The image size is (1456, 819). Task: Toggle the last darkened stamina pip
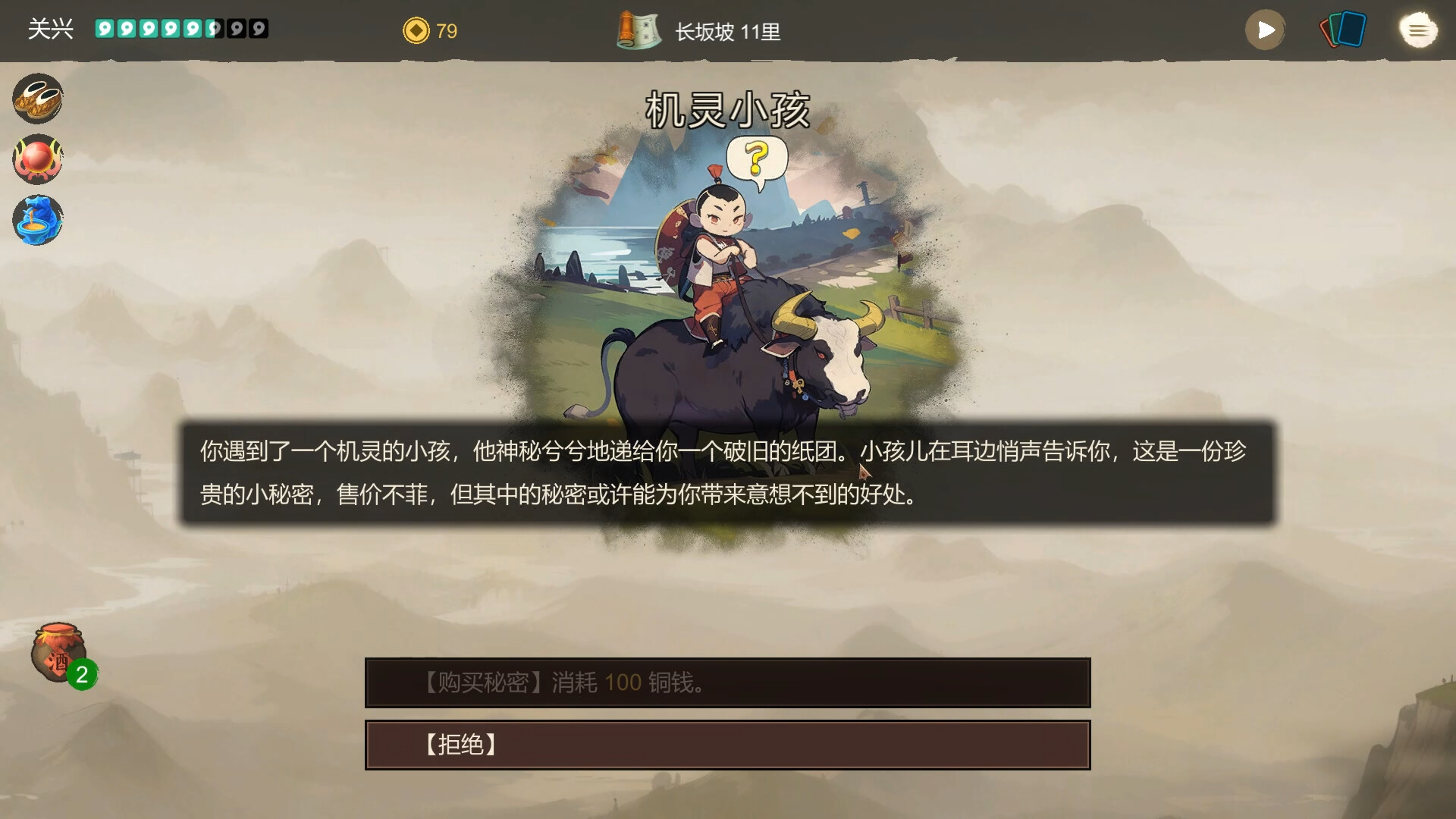click(259, 27)
